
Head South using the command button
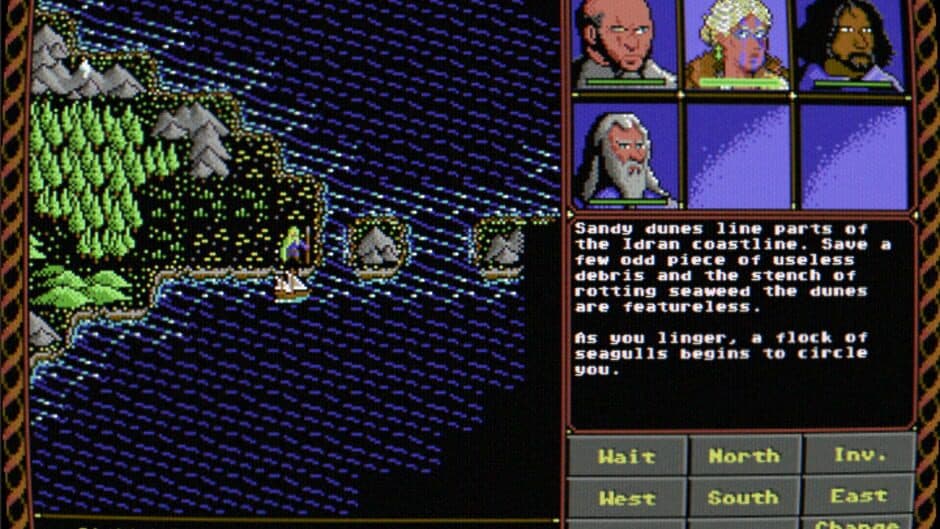(744, 497)
